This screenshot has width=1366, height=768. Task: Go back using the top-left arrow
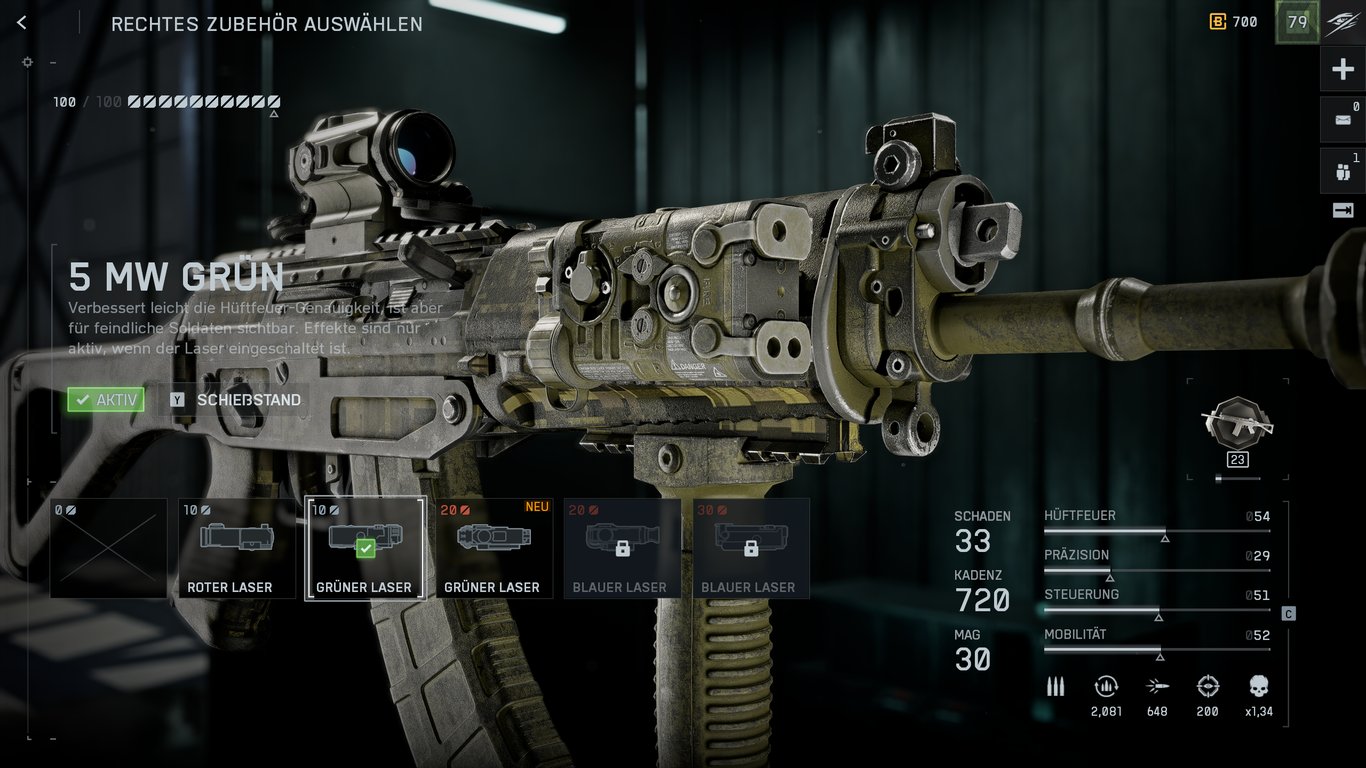[22, 23]
